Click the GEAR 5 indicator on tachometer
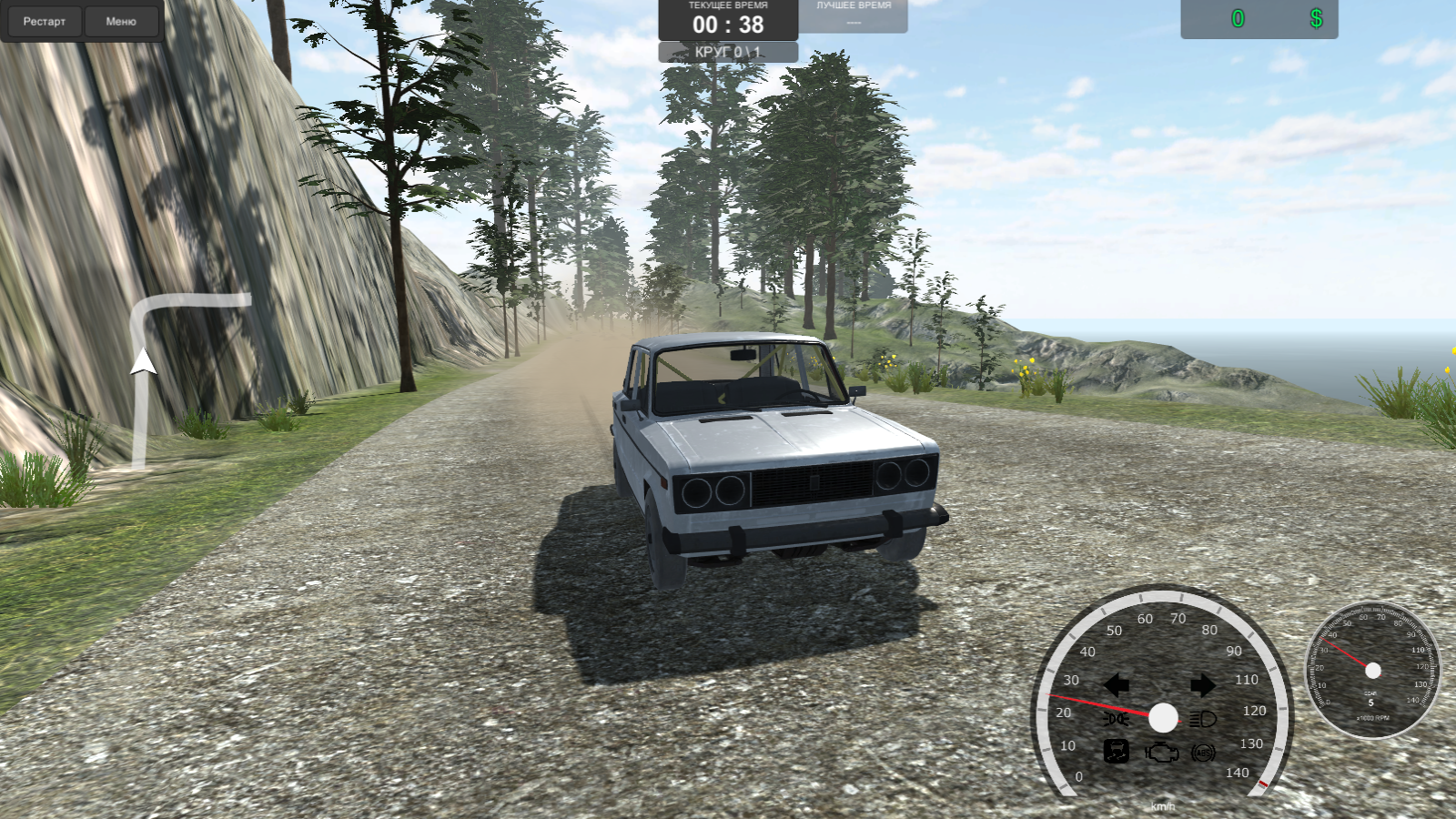The width and height of the screenshot is (1456, 819). [x=1371, y=697]
